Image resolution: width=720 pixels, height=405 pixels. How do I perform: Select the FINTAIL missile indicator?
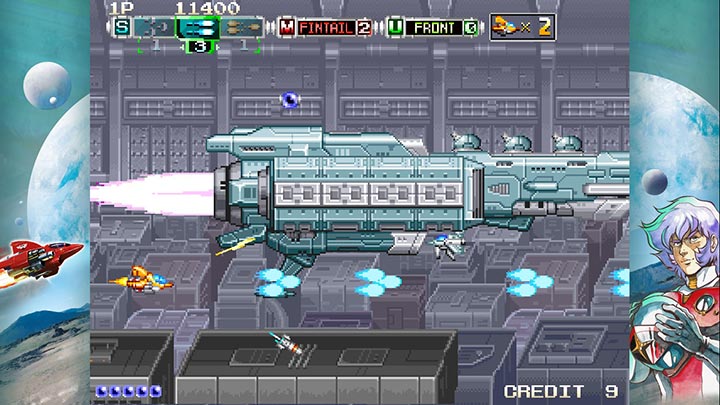tap(325, 27)
